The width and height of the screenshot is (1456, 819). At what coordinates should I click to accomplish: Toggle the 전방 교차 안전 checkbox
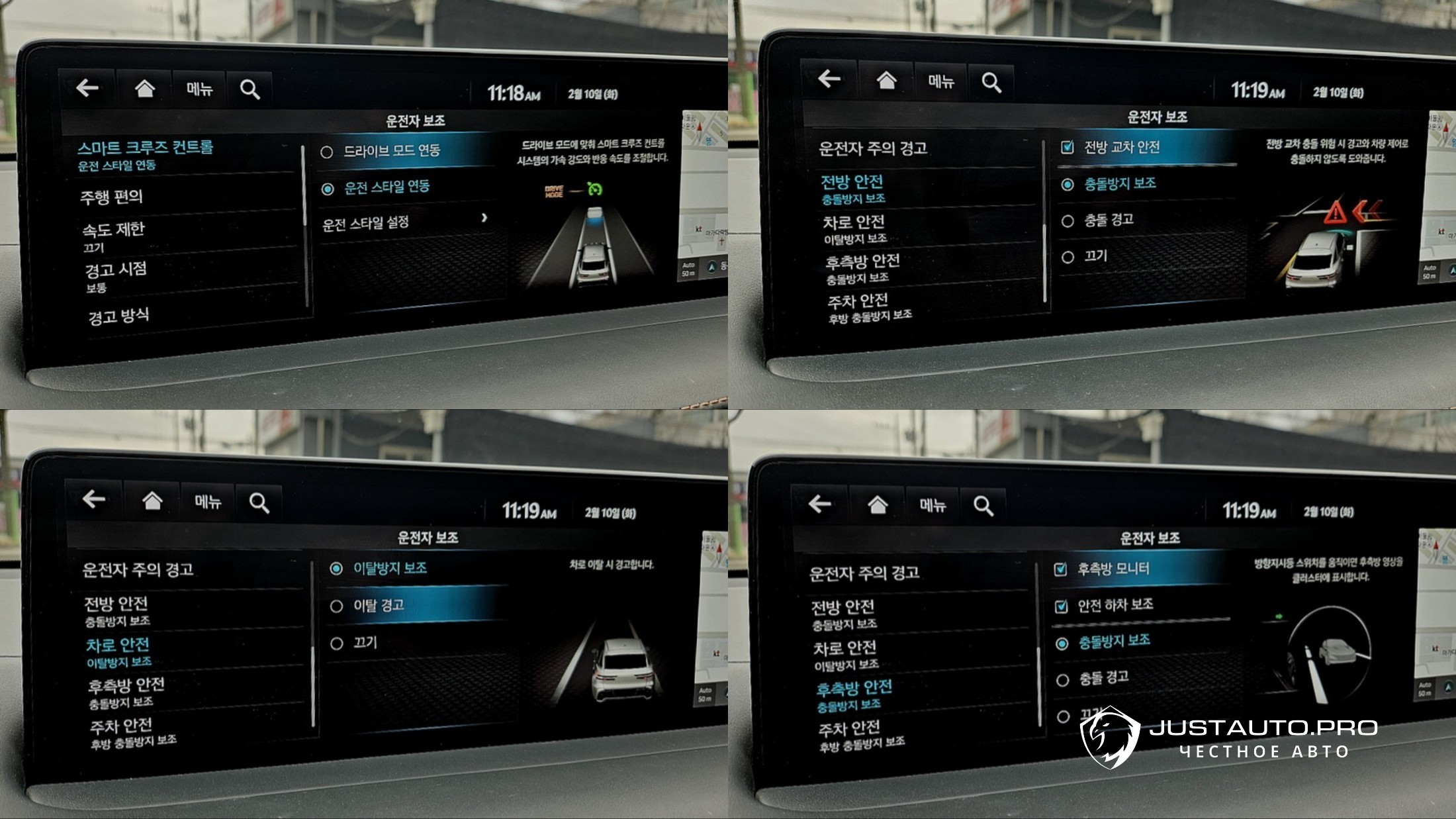tap(1067, 147)
